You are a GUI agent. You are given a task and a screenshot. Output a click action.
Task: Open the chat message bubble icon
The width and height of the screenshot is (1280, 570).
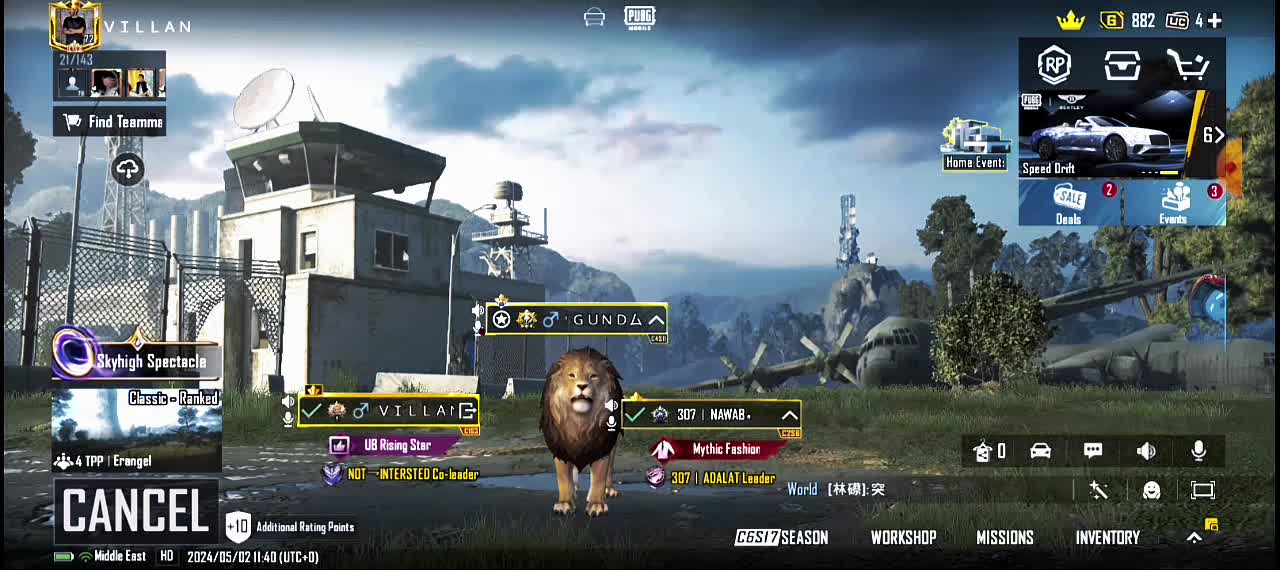coord(1093,451)
